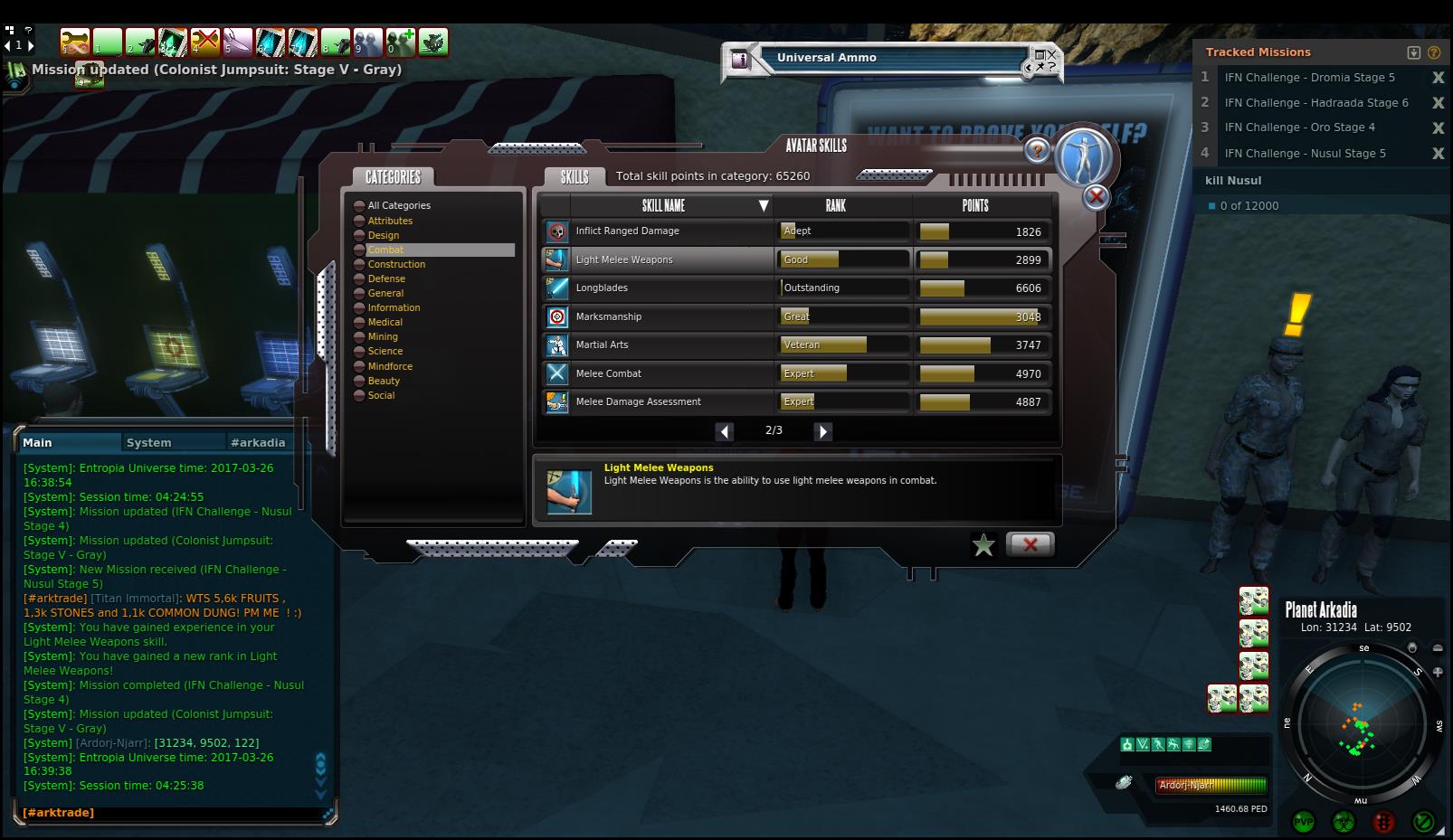This screenshot has width=1453, height=840.
Task: Select the Attributes category
Action: pyautogui.click(x=390, y=221)
